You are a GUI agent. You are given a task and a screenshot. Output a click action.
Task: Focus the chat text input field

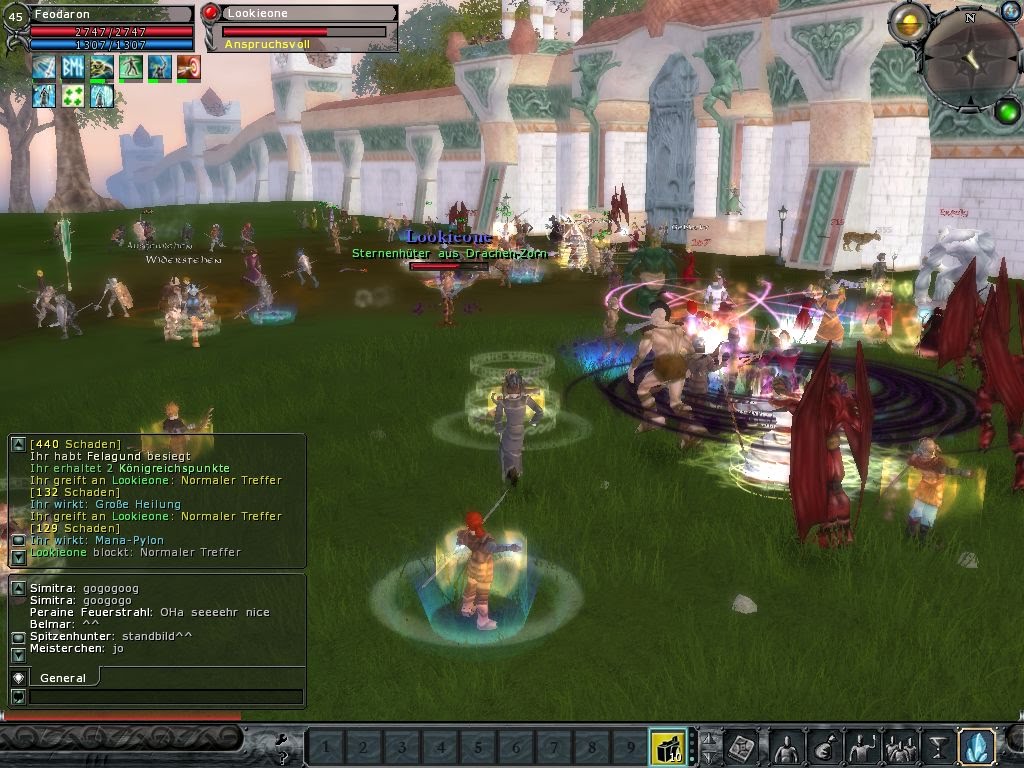click(165, 697)
